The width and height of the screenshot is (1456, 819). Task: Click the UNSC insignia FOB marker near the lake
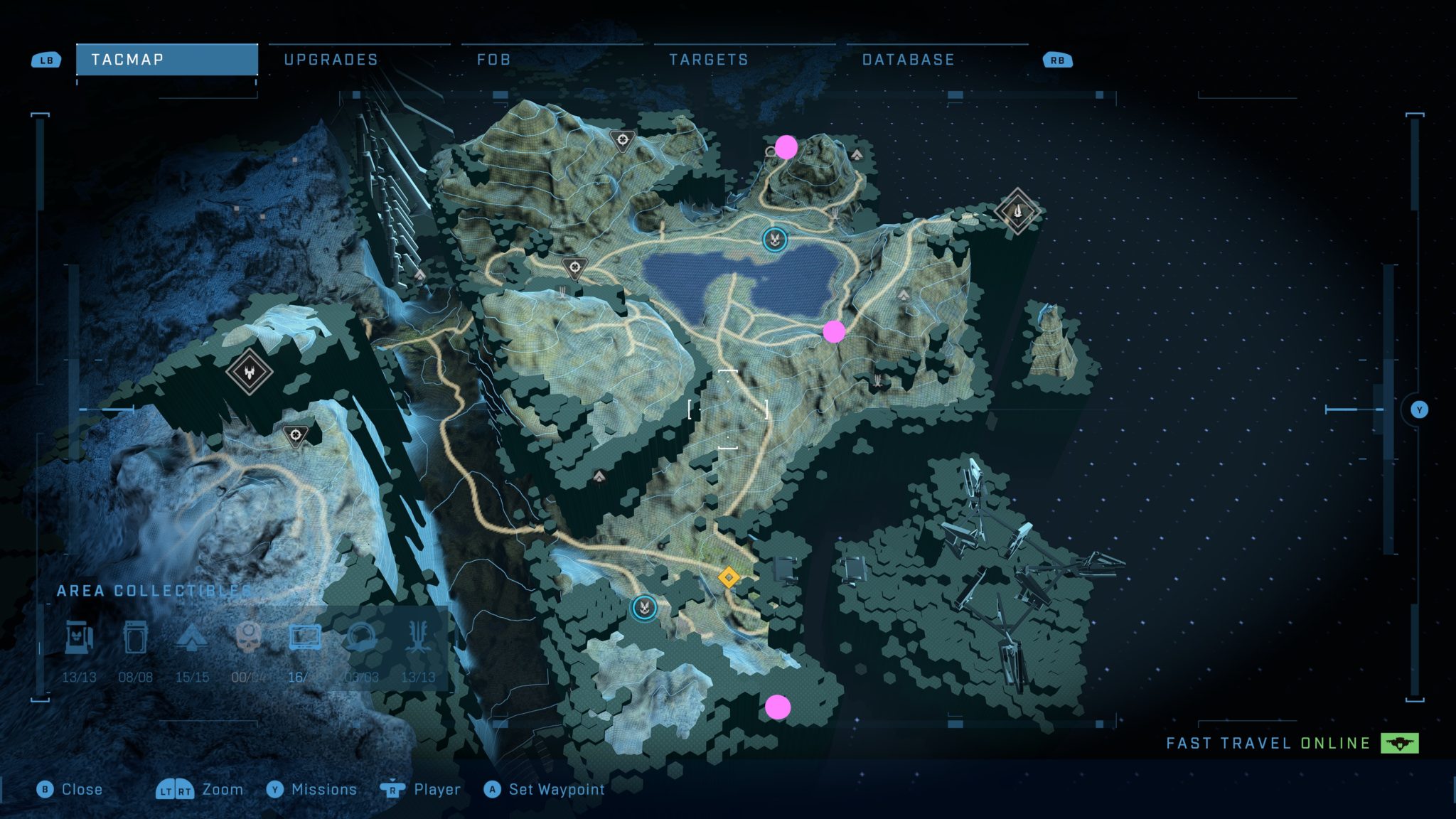(x=775, y=240)
